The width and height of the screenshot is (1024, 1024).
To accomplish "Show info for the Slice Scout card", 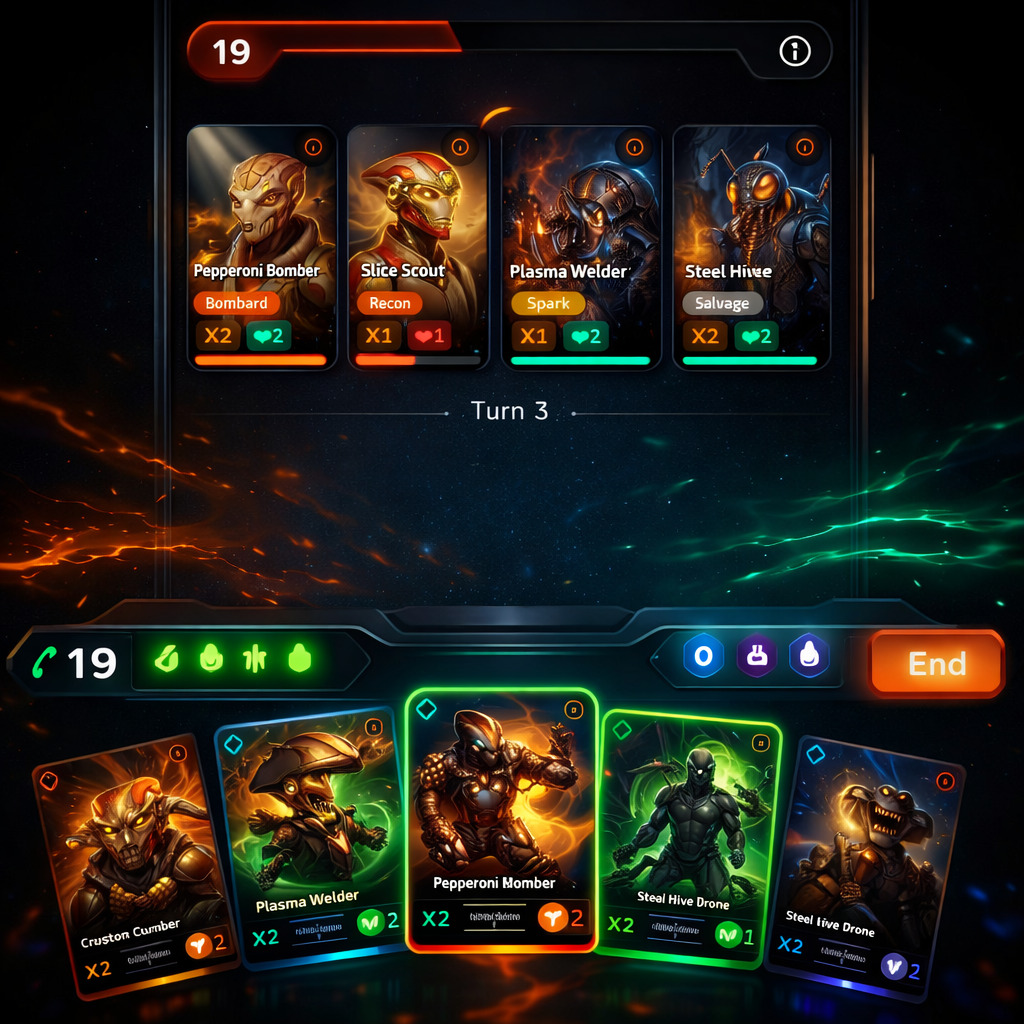I will coord(460,147).
